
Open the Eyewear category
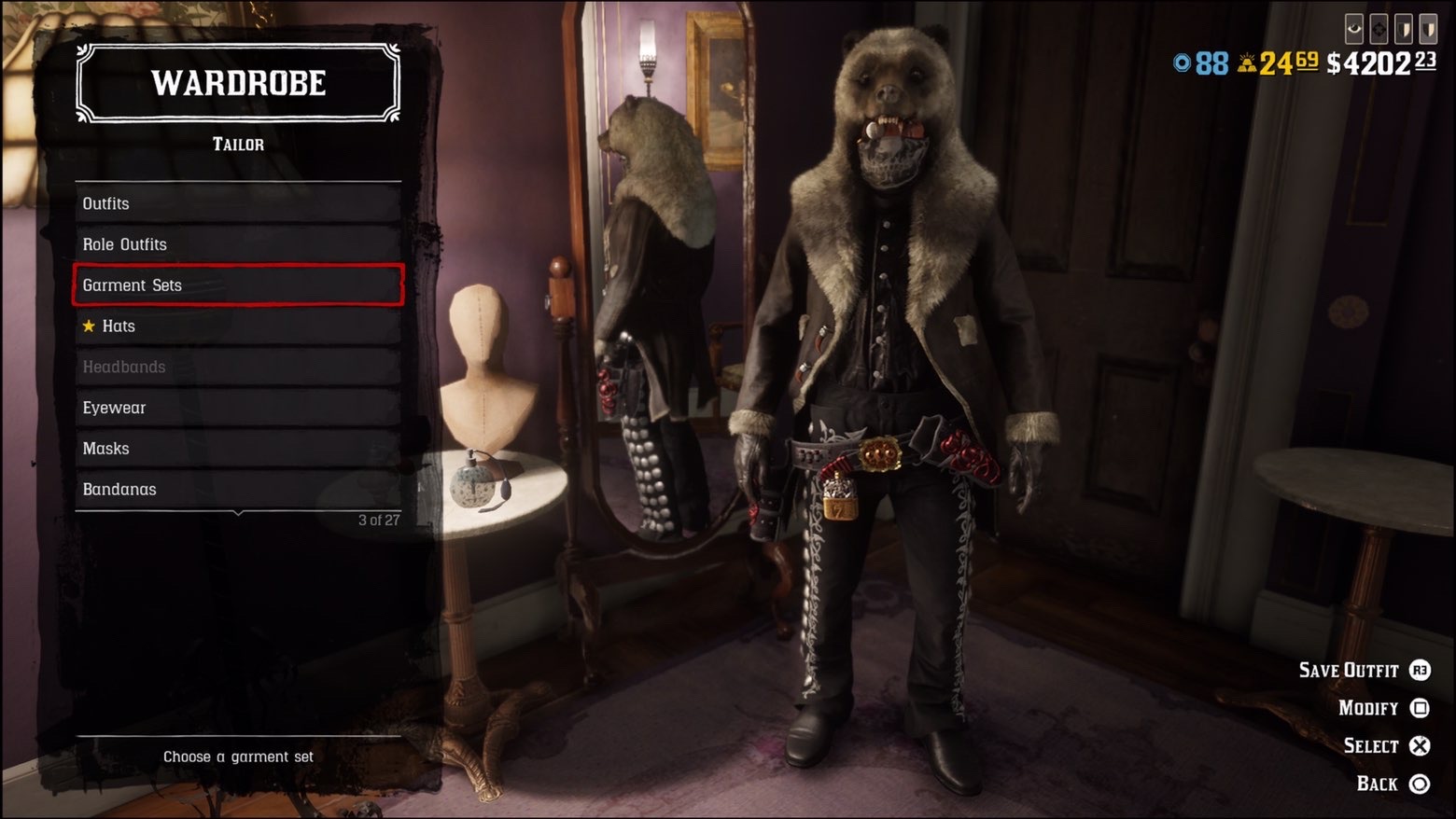point(238,408)
